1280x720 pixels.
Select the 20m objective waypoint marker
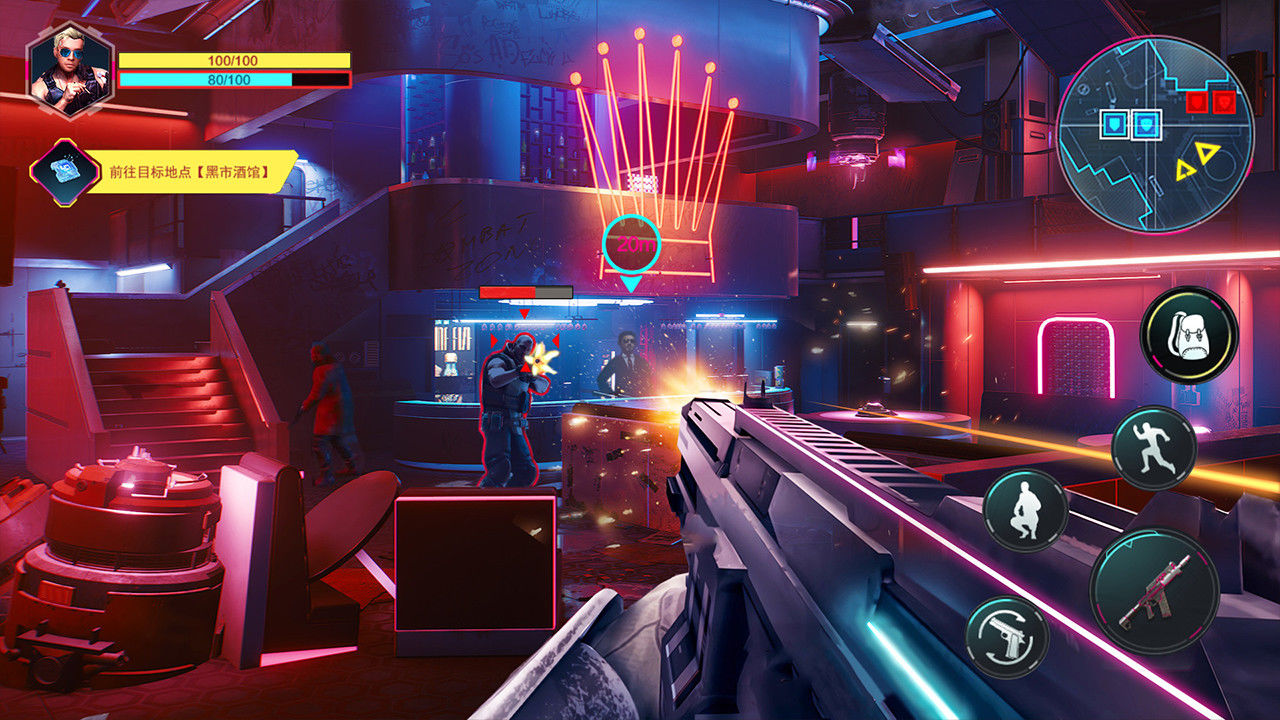pos(631,244)
